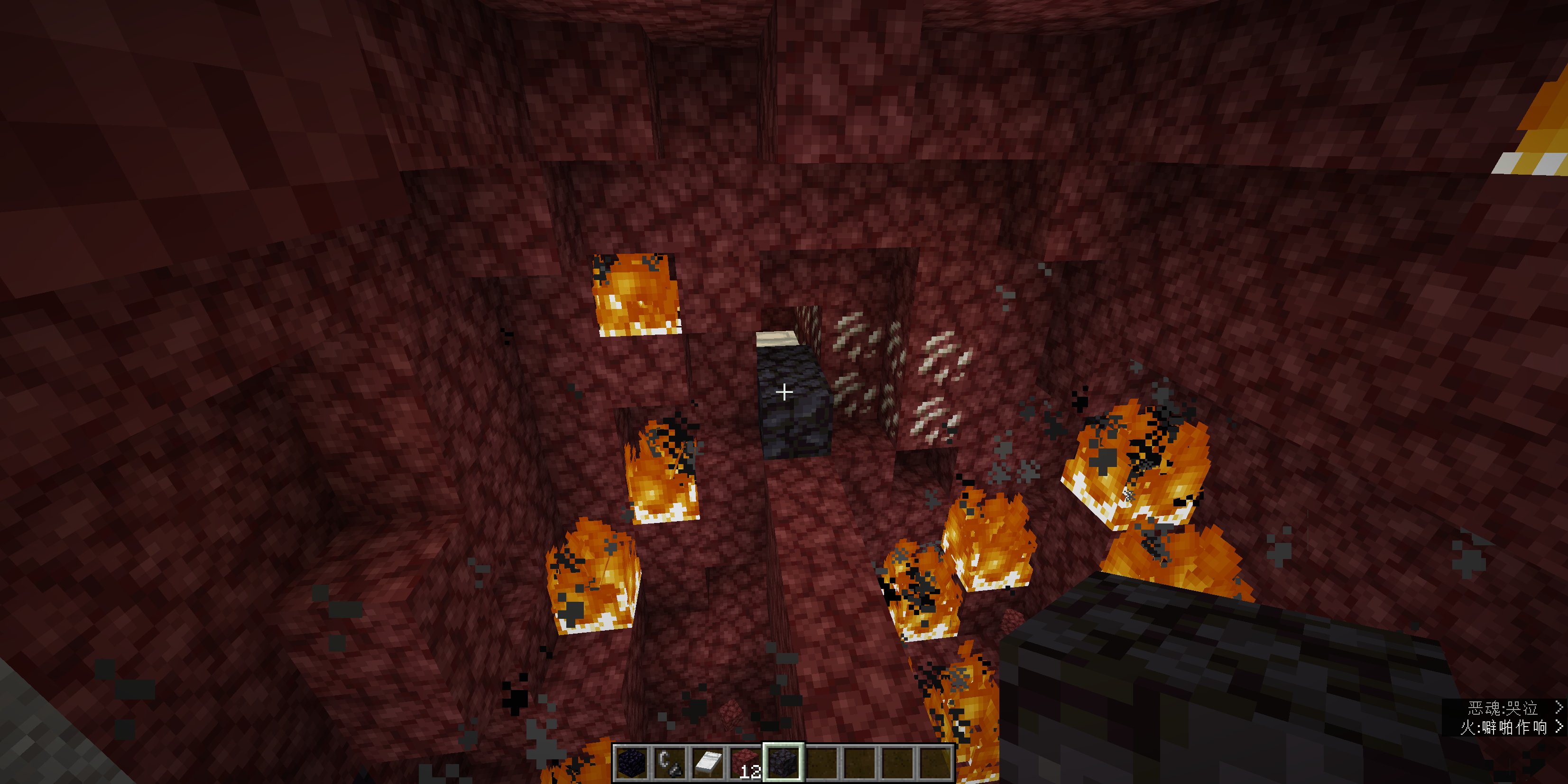
Task: Select the highlighted blackstone block slot
Action: pyautogui.click(x=784, y=762)
